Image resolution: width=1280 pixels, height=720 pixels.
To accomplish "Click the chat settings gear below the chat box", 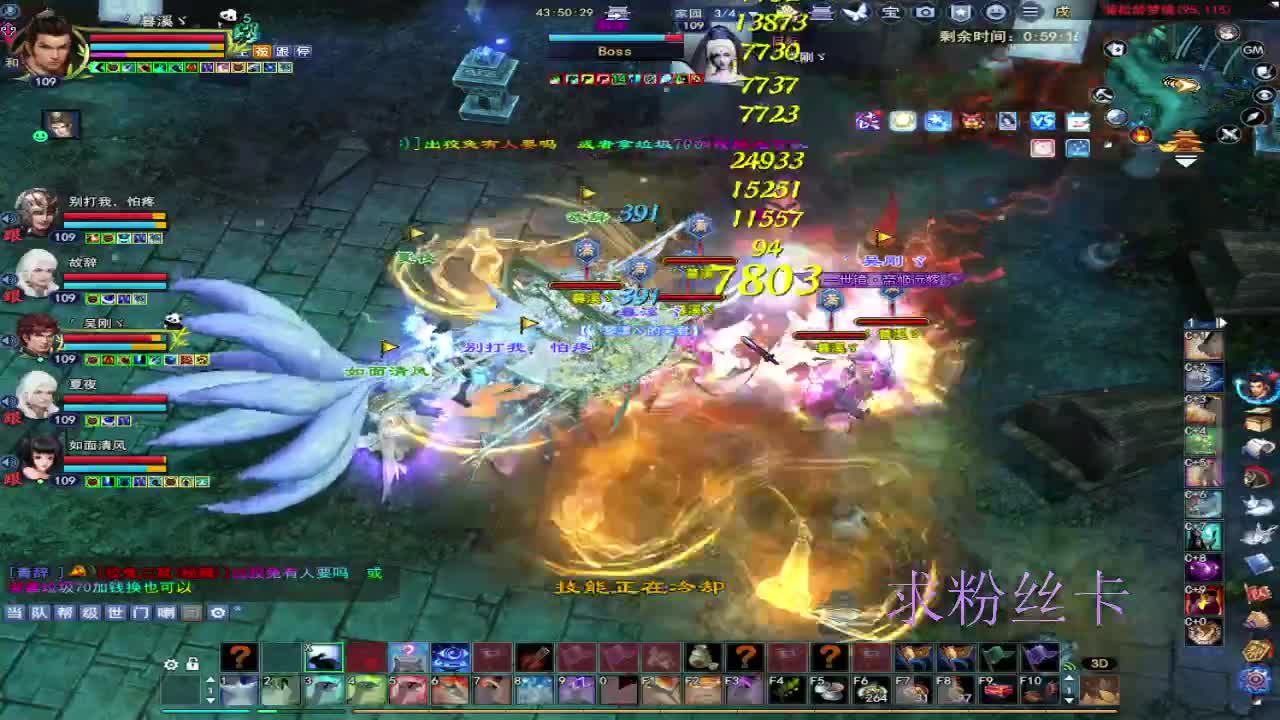I will (x=217, y=612).
